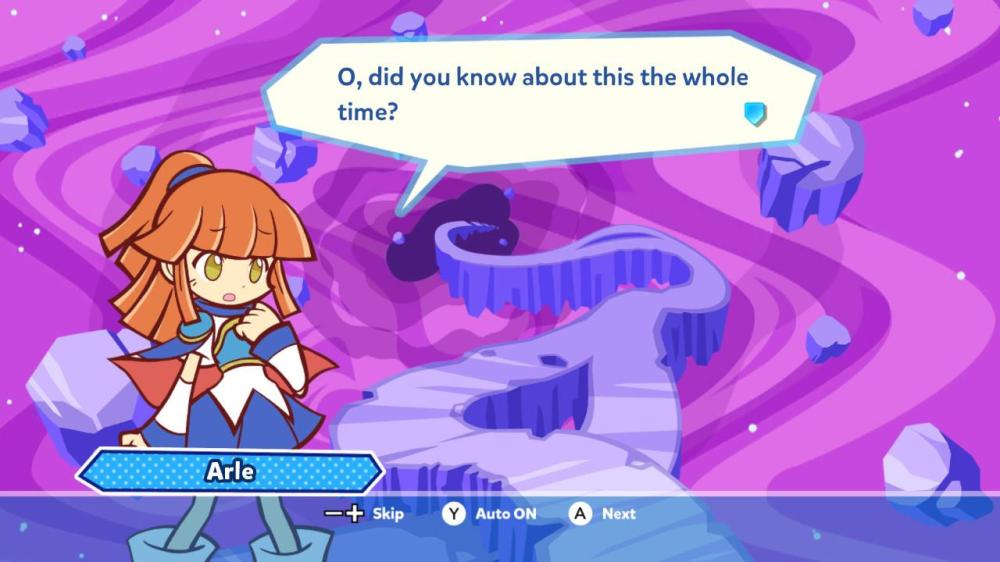Screen dimensions: 1000x562
Task: Toggle the Auto ON setting
Action: (x=490, y=513)
